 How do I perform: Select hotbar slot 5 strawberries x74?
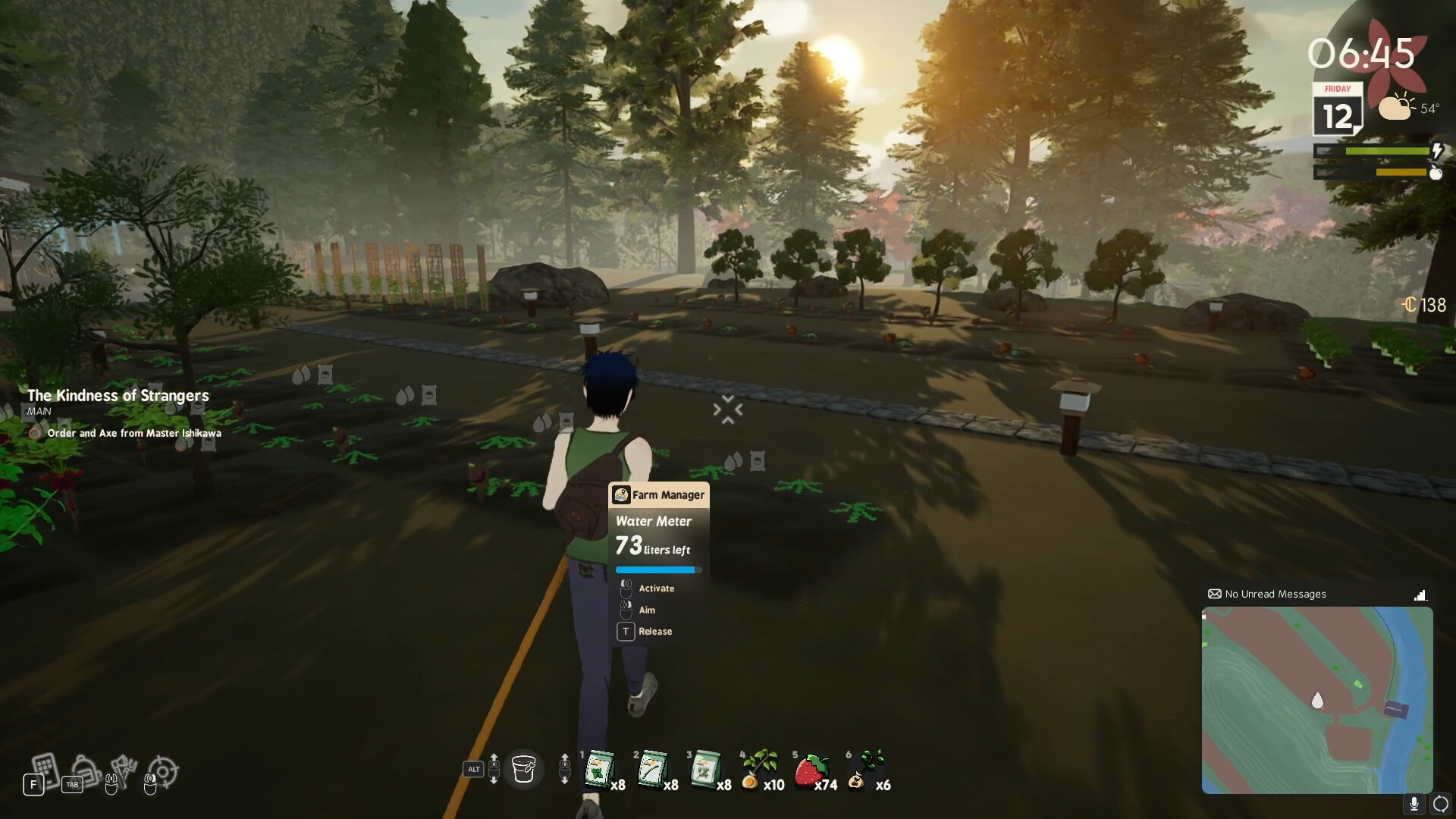(x=811, y=769)
